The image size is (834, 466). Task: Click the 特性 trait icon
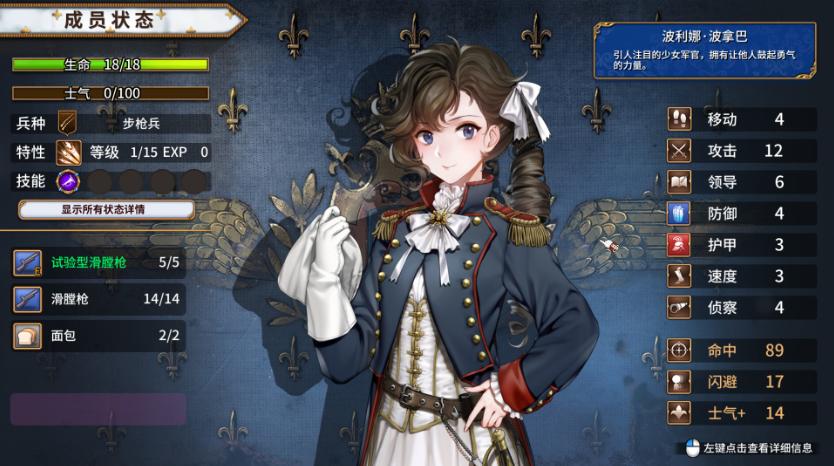tap(69, 152)
